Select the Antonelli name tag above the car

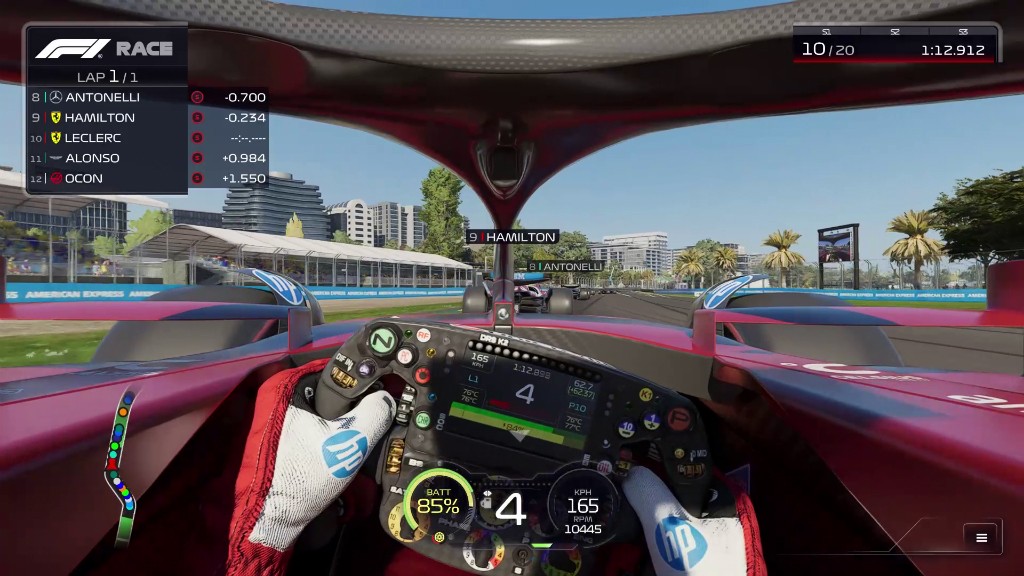(565, 267)
